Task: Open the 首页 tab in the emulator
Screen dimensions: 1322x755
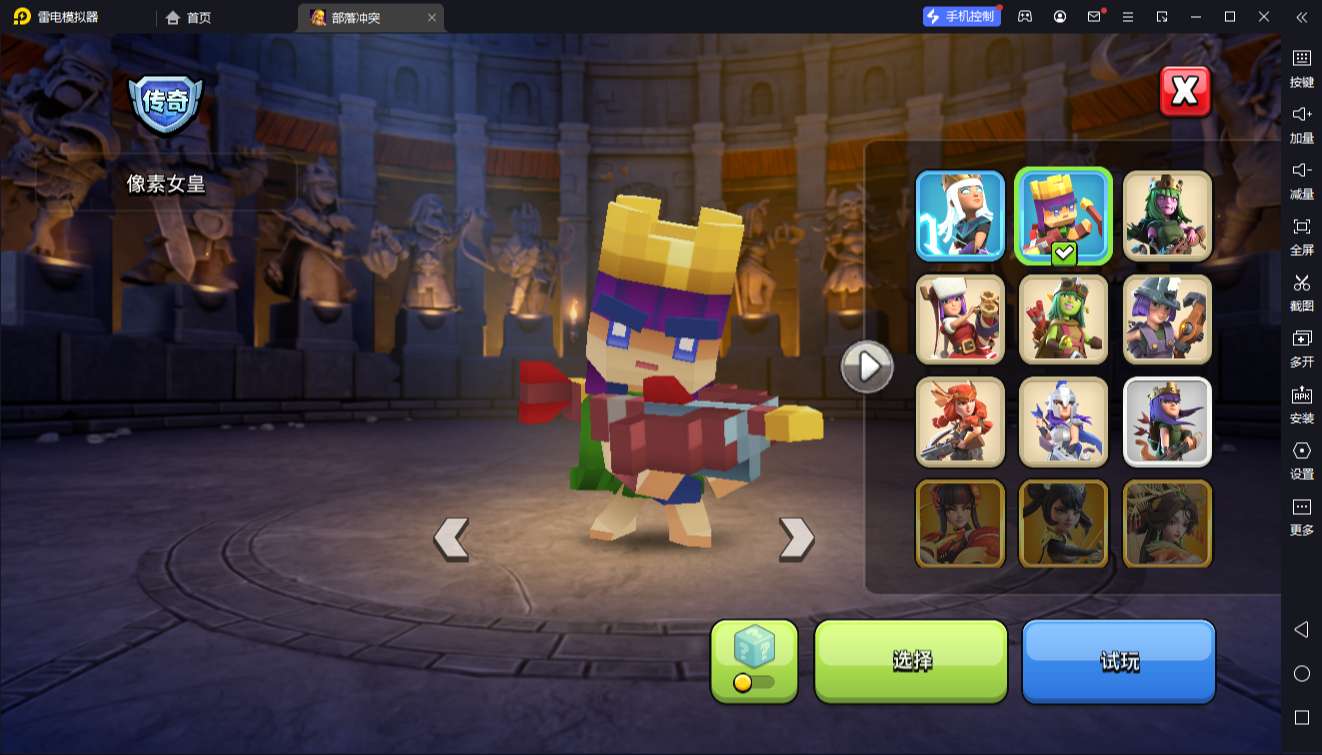Action: [189, 17]
